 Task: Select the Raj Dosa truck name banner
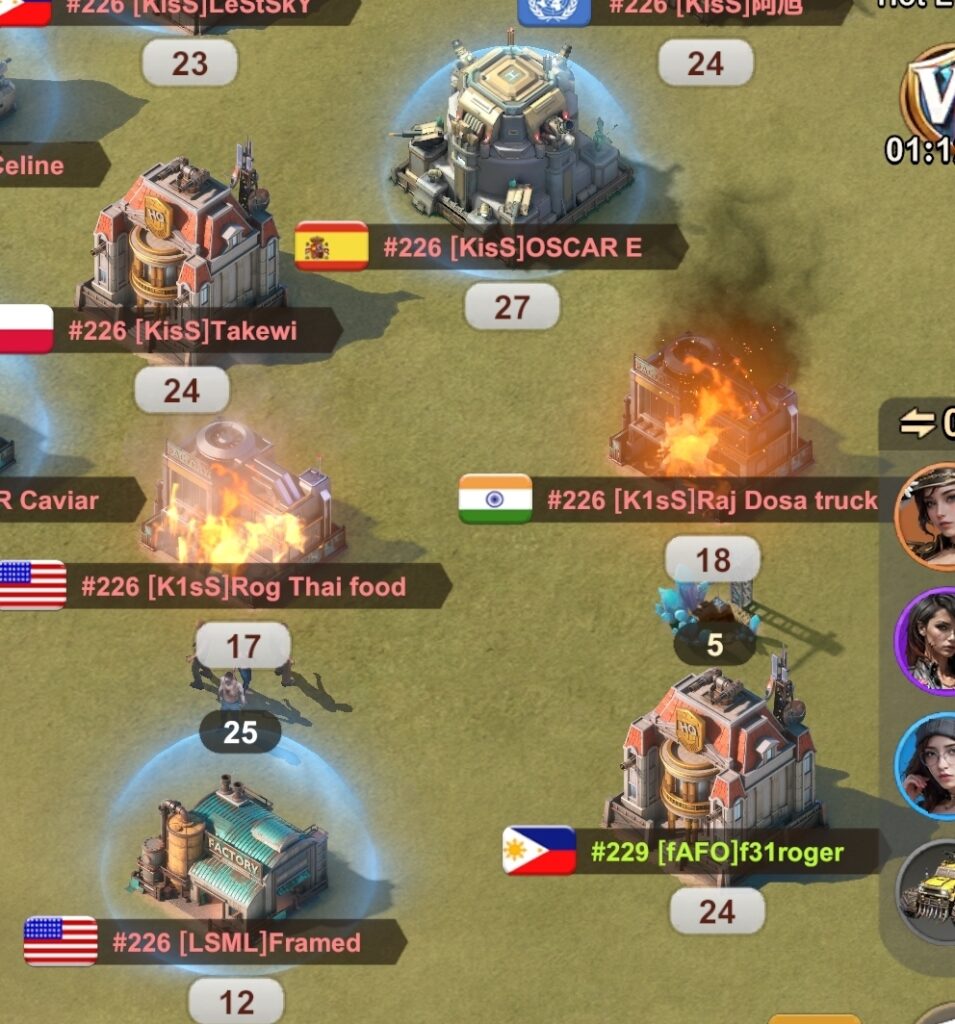(x=711, y=500)
